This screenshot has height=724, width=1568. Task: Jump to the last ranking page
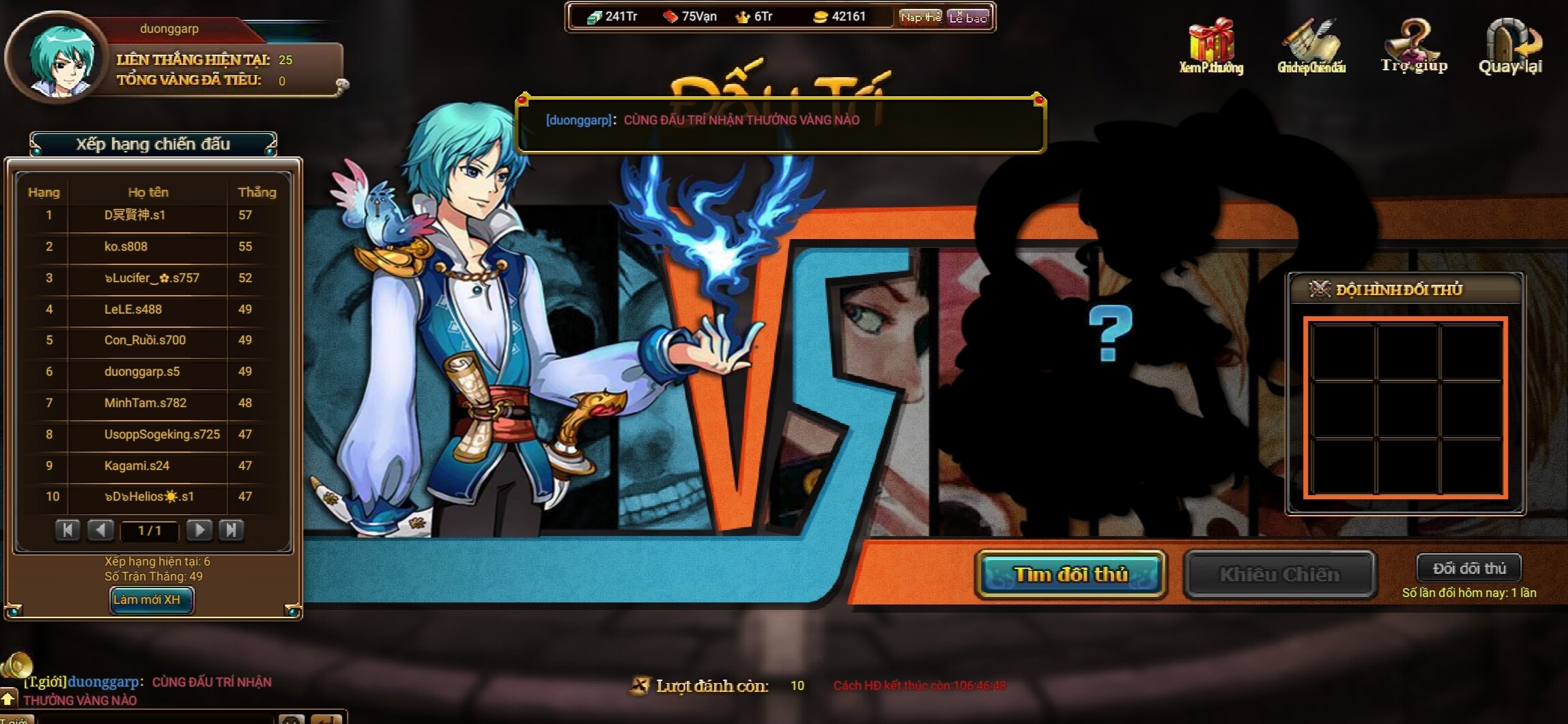(231, 530)
